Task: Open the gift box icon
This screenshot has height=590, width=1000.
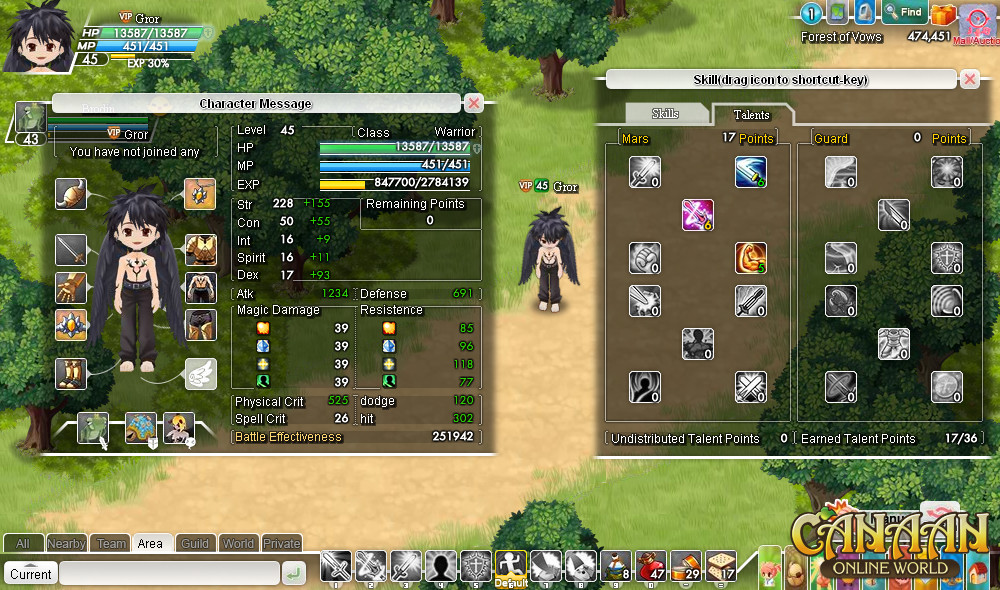Action: point(943,14)
